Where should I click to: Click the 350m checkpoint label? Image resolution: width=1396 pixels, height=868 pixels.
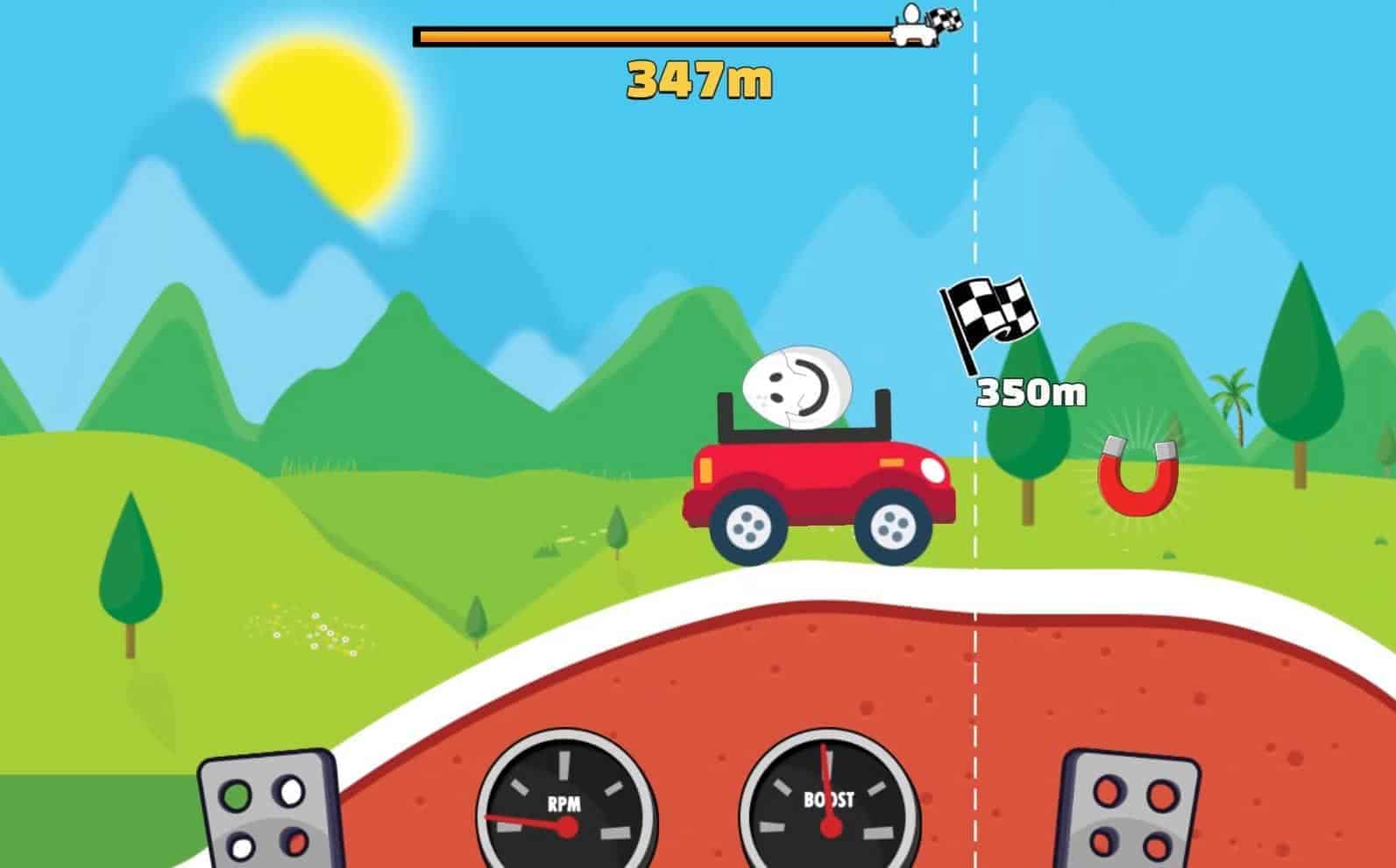tap(1030, 392)
